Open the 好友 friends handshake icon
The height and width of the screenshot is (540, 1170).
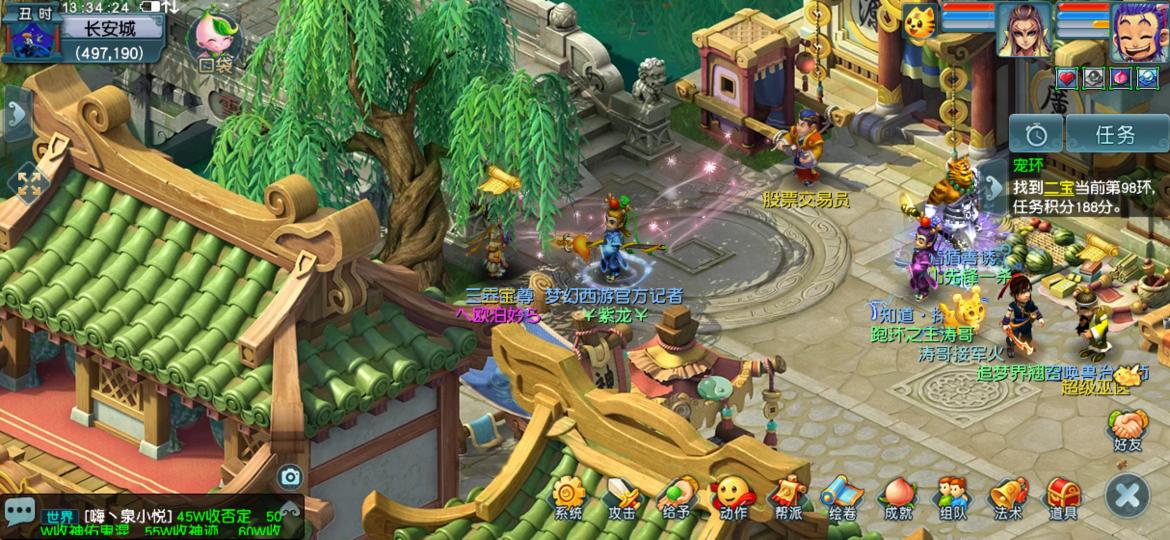pos(1128,430)
